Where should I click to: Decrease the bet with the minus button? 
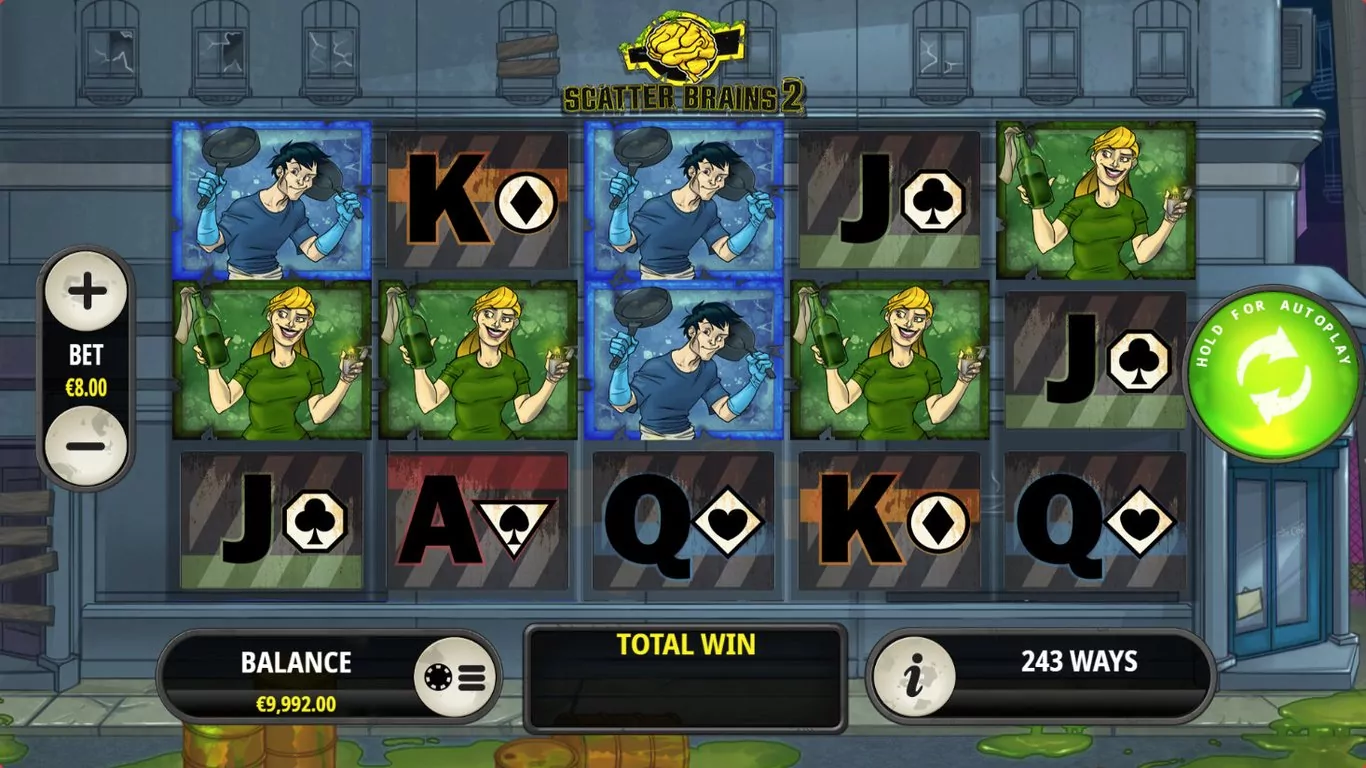point(87,446)
